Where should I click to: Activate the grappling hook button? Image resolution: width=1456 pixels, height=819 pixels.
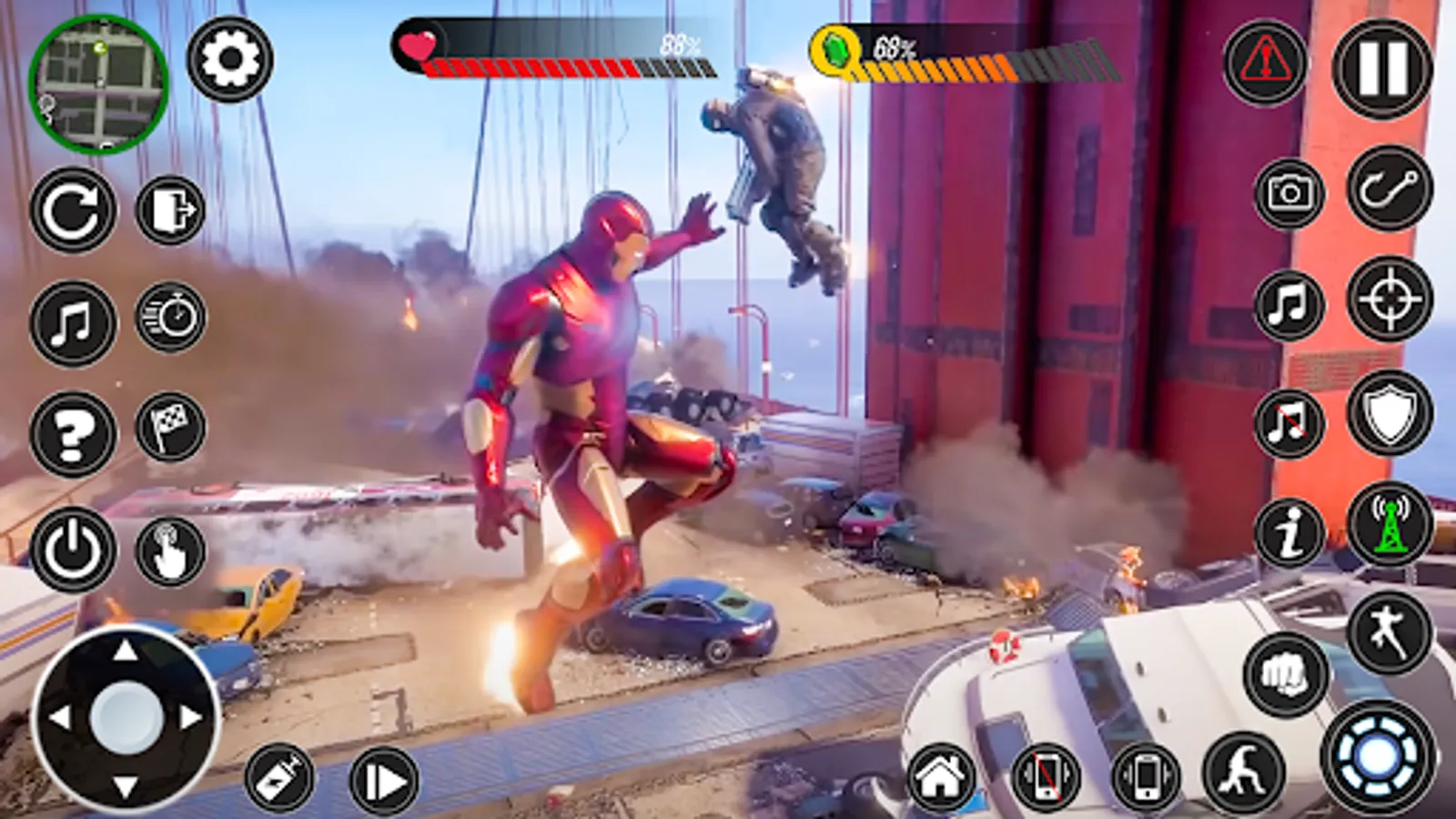point(1389,188)
